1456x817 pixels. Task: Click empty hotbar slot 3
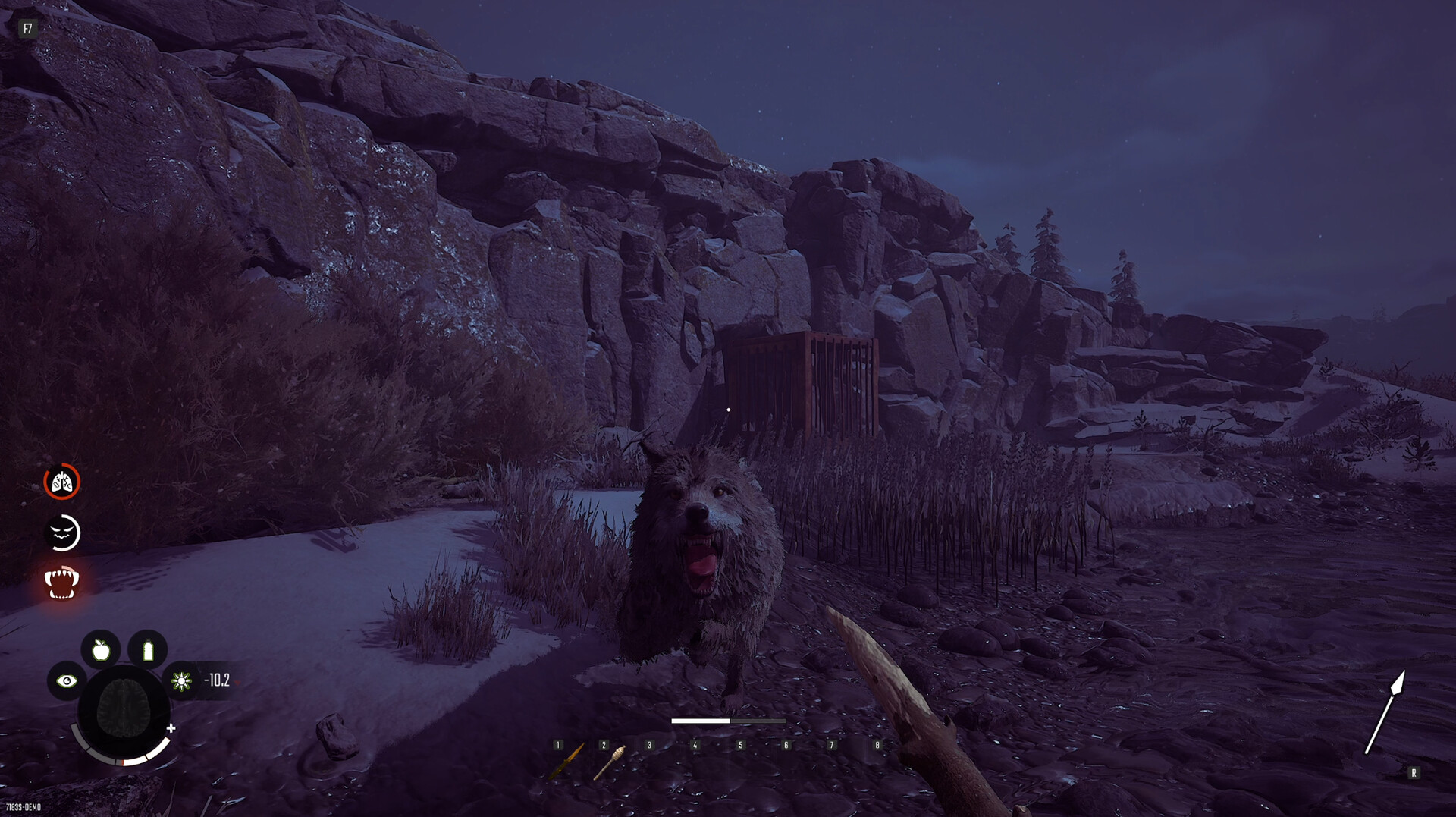[649, 745]
